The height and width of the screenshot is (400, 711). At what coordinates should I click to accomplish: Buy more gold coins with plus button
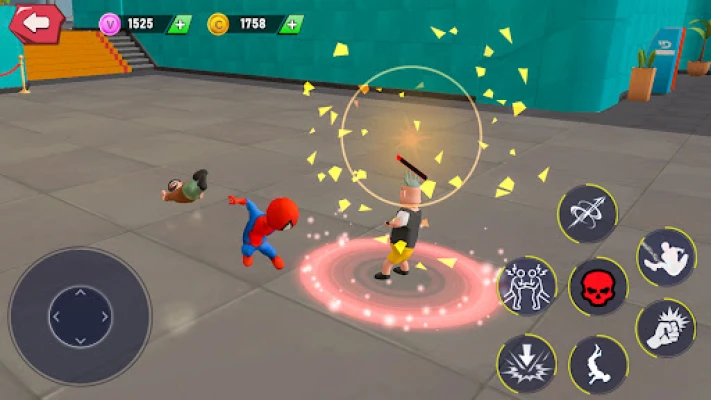290,24
